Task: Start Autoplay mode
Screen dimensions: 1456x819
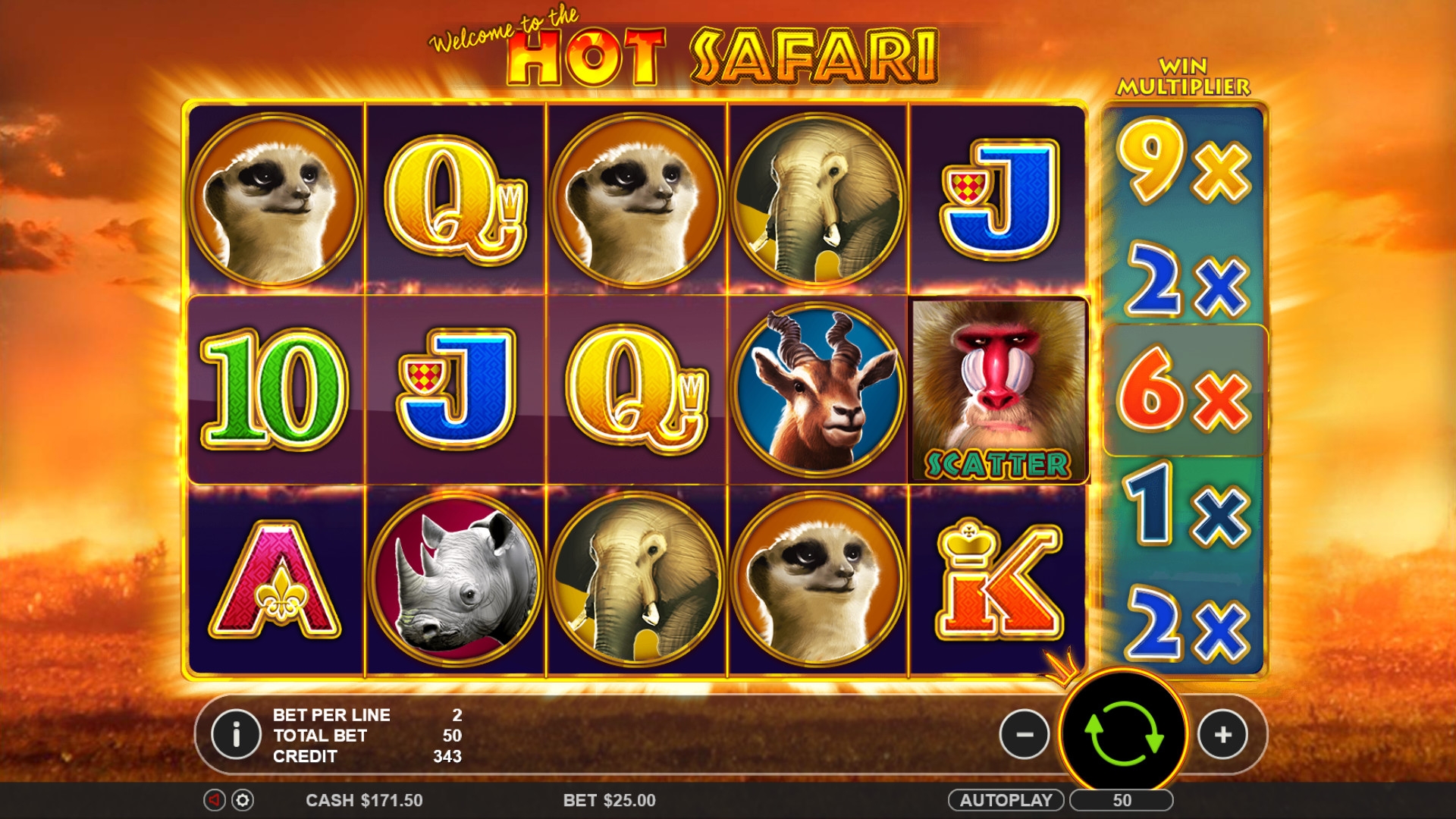Action: (x=1006, y=800)
